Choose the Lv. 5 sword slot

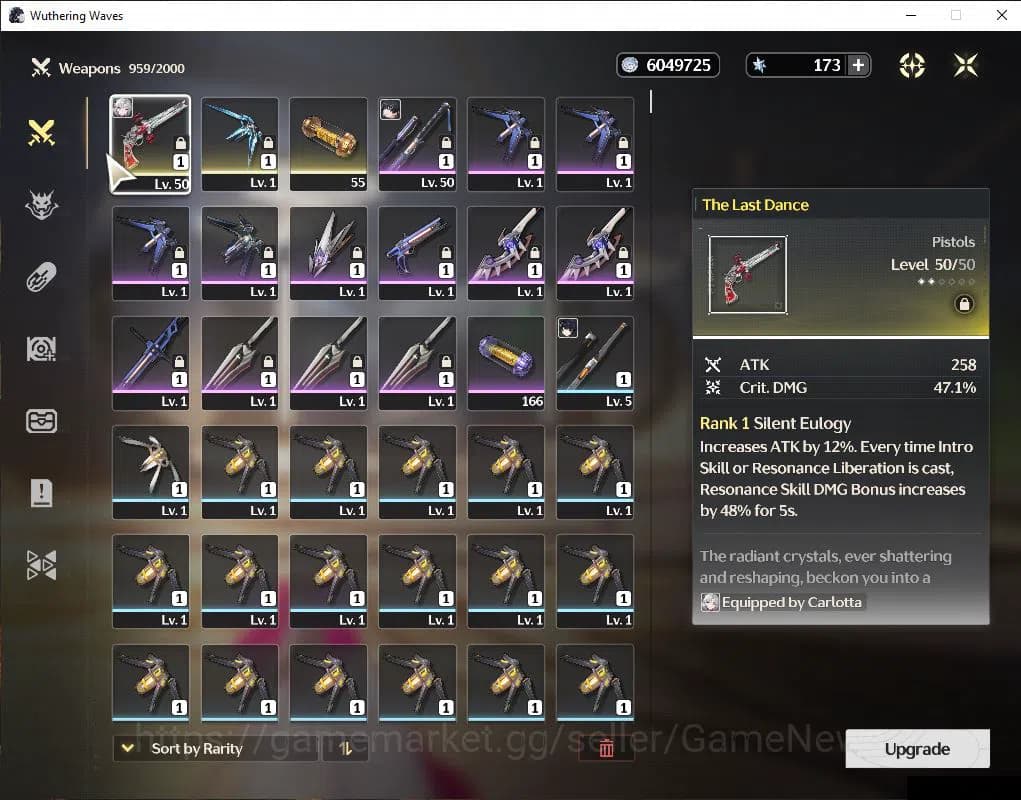click(x=595, y=362)
